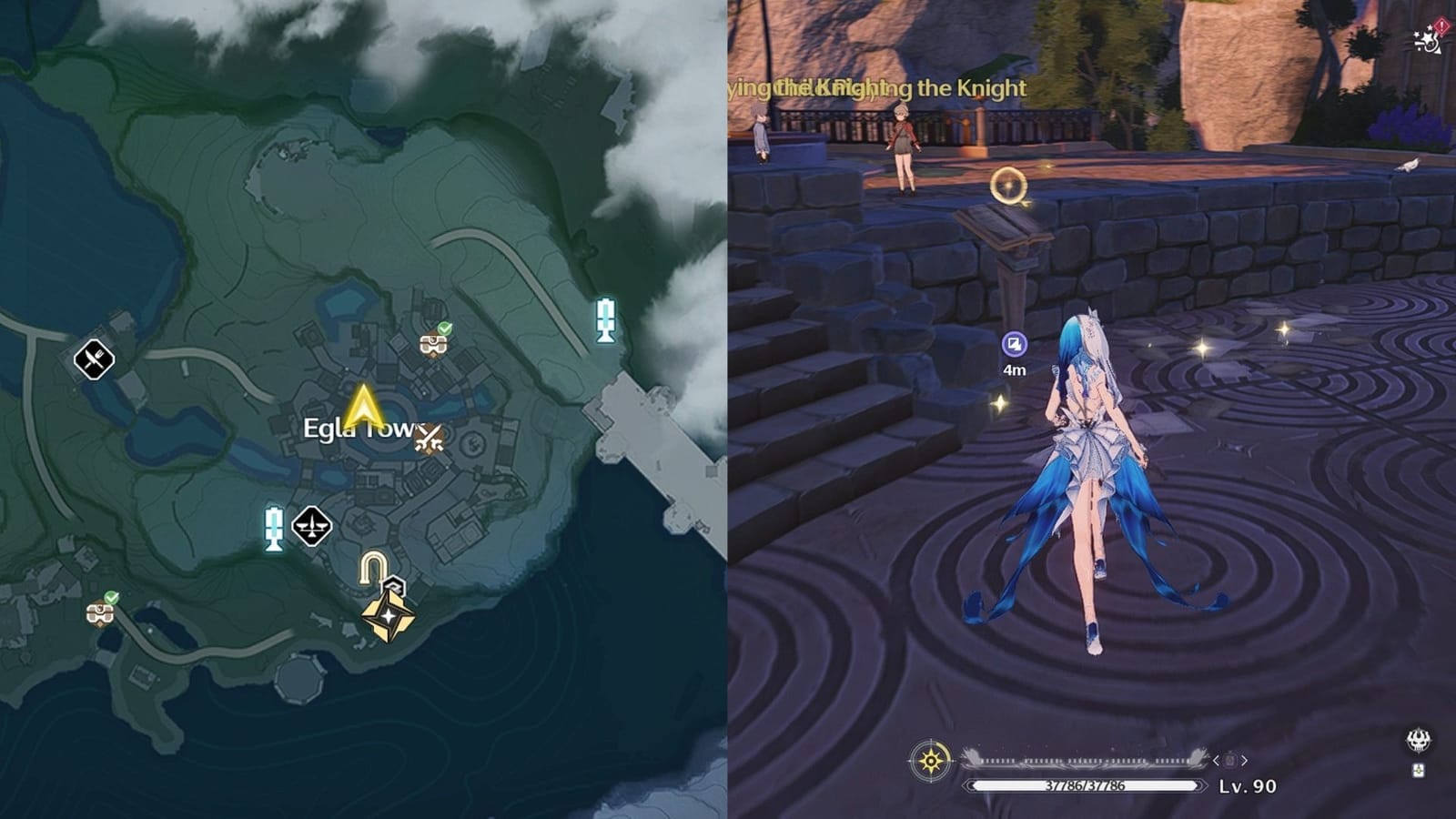Image resolution: width=1456 pixels, height=819 pixels.
Task: Click the left chevron beside the item slot
Action: [x=1216, y=761]
